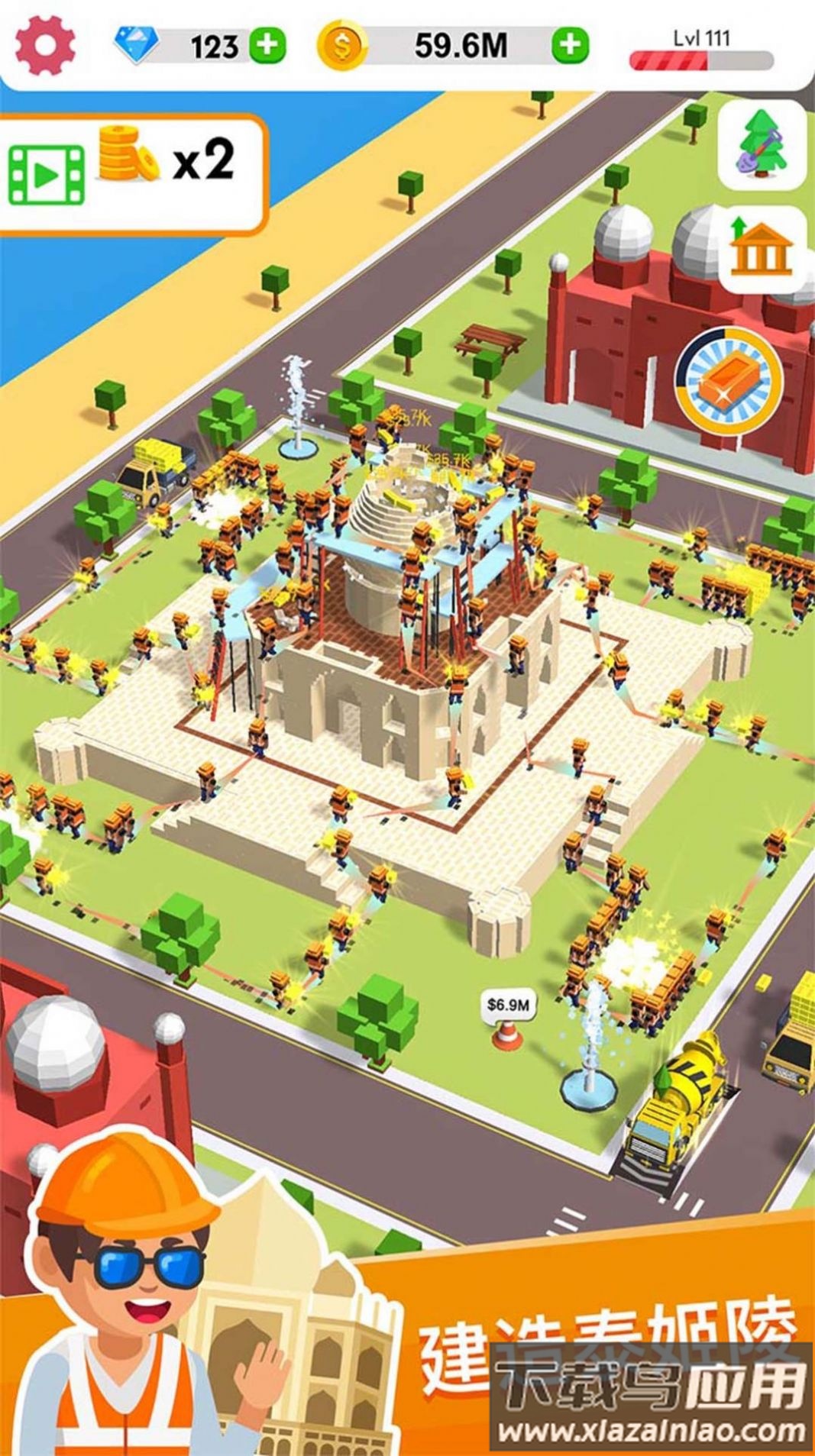Screen dimensions: 815x1456
Task: Buy more coins with the plus button
Action: [x=570, y=46]
